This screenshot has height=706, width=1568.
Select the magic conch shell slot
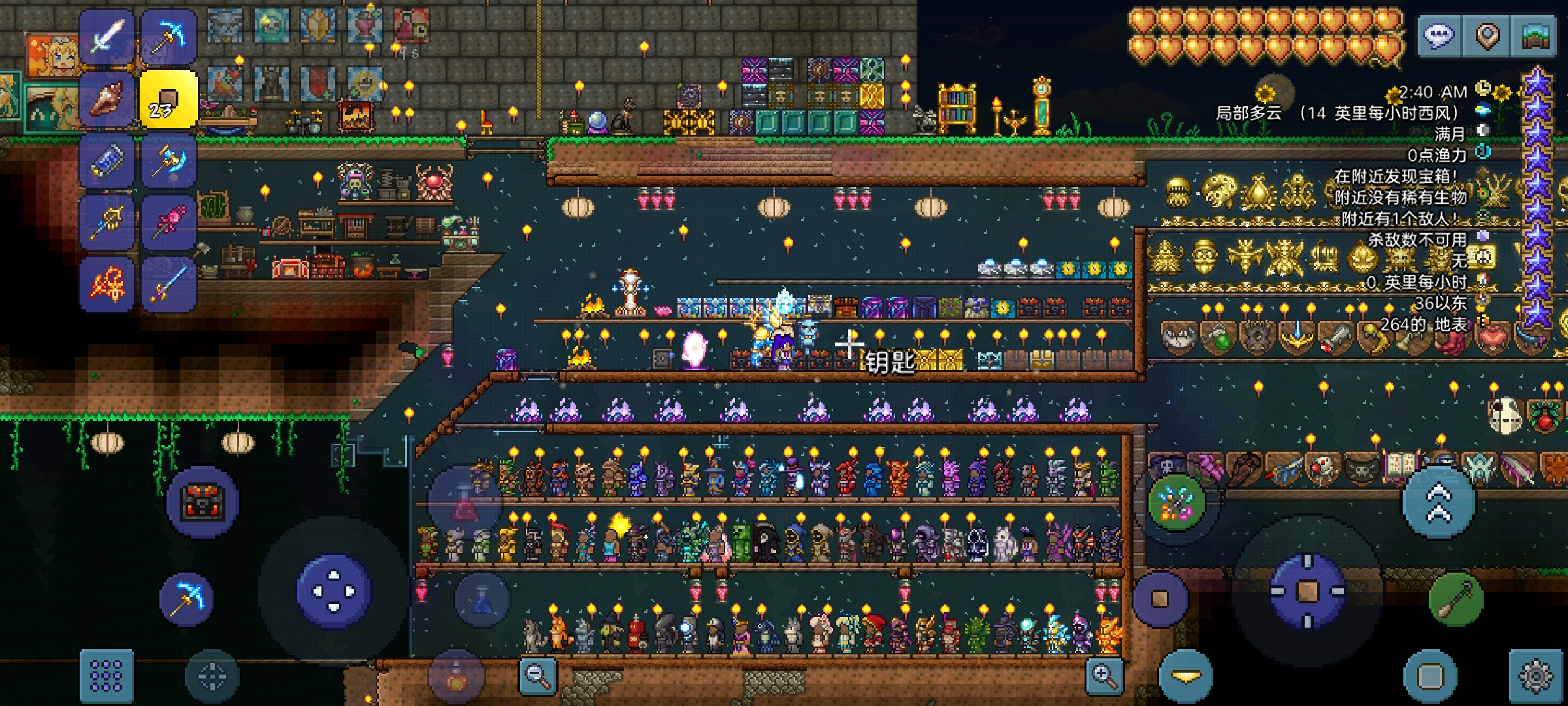[x=107, y=99]
